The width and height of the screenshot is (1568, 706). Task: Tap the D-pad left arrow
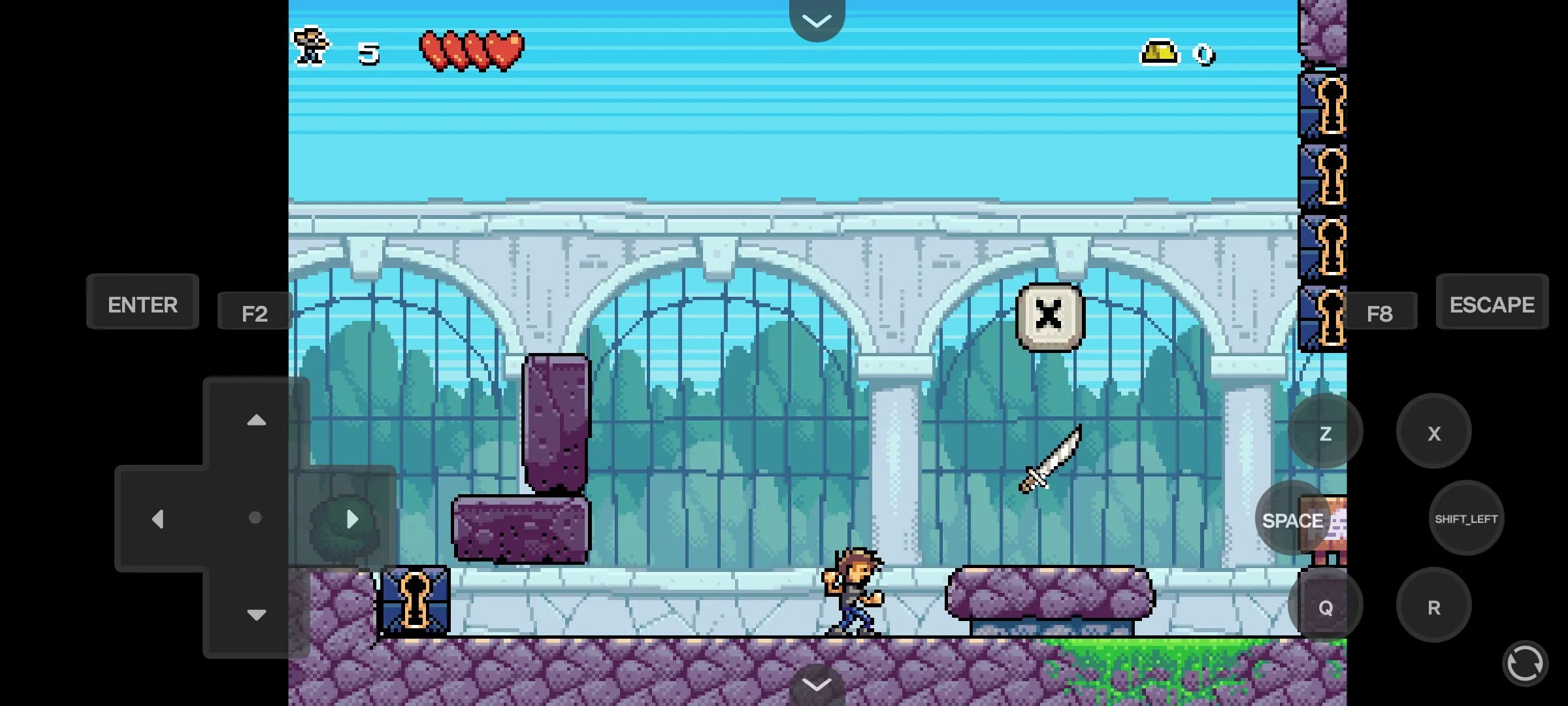(157, 519)
